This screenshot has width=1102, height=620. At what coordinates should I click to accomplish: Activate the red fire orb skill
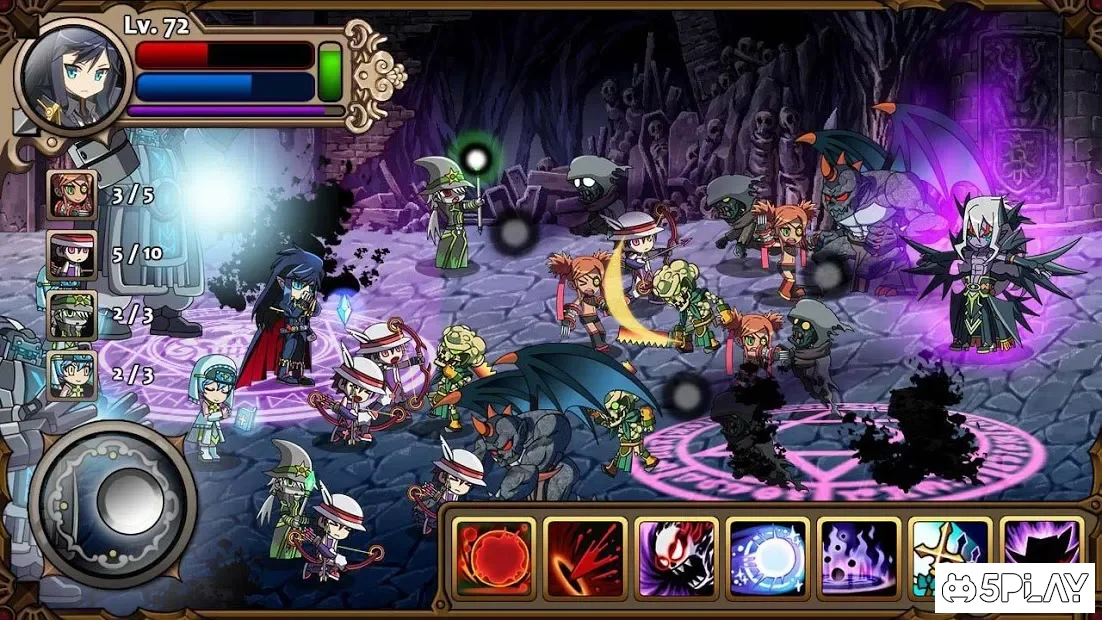pyautogui.click(x=494, y=557)
